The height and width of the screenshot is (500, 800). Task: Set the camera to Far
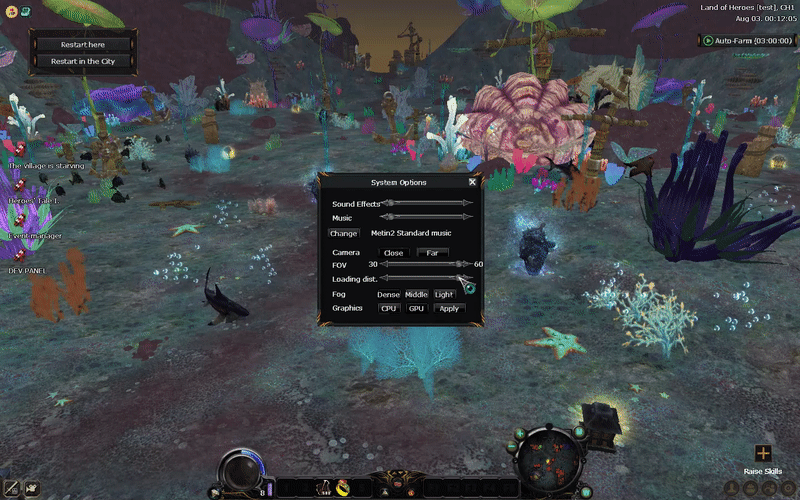coord(432,253)
